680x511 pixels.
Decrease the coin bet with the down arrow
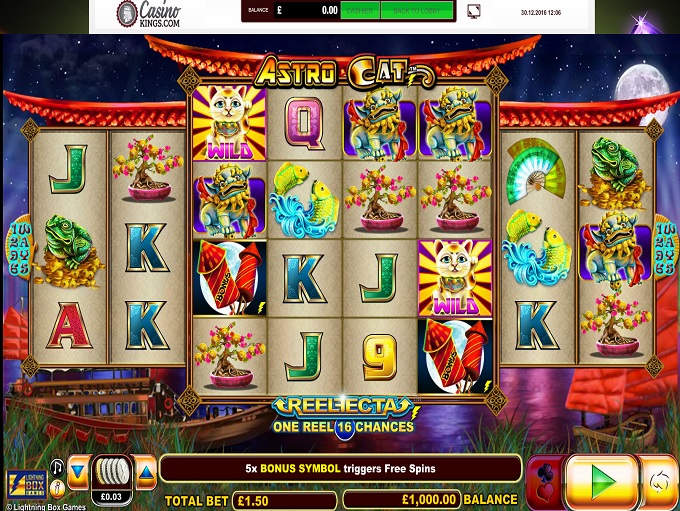click(x=77, y=471)
